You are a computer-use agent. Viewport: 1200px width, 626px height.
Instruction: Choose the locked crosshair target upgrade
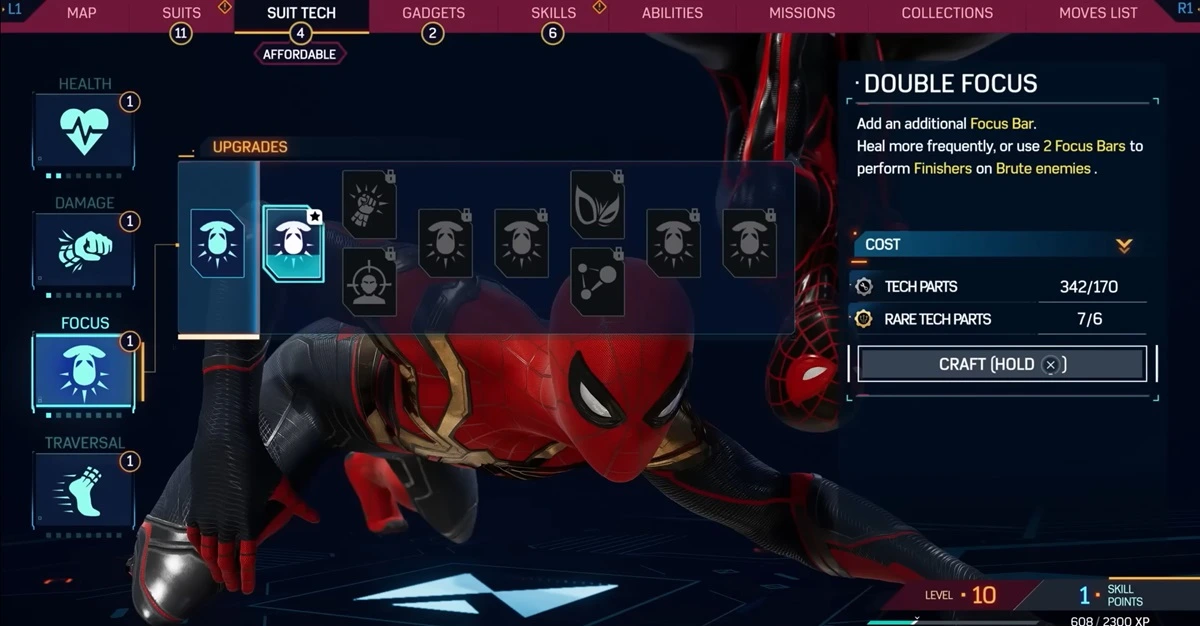tap(369, 282)
